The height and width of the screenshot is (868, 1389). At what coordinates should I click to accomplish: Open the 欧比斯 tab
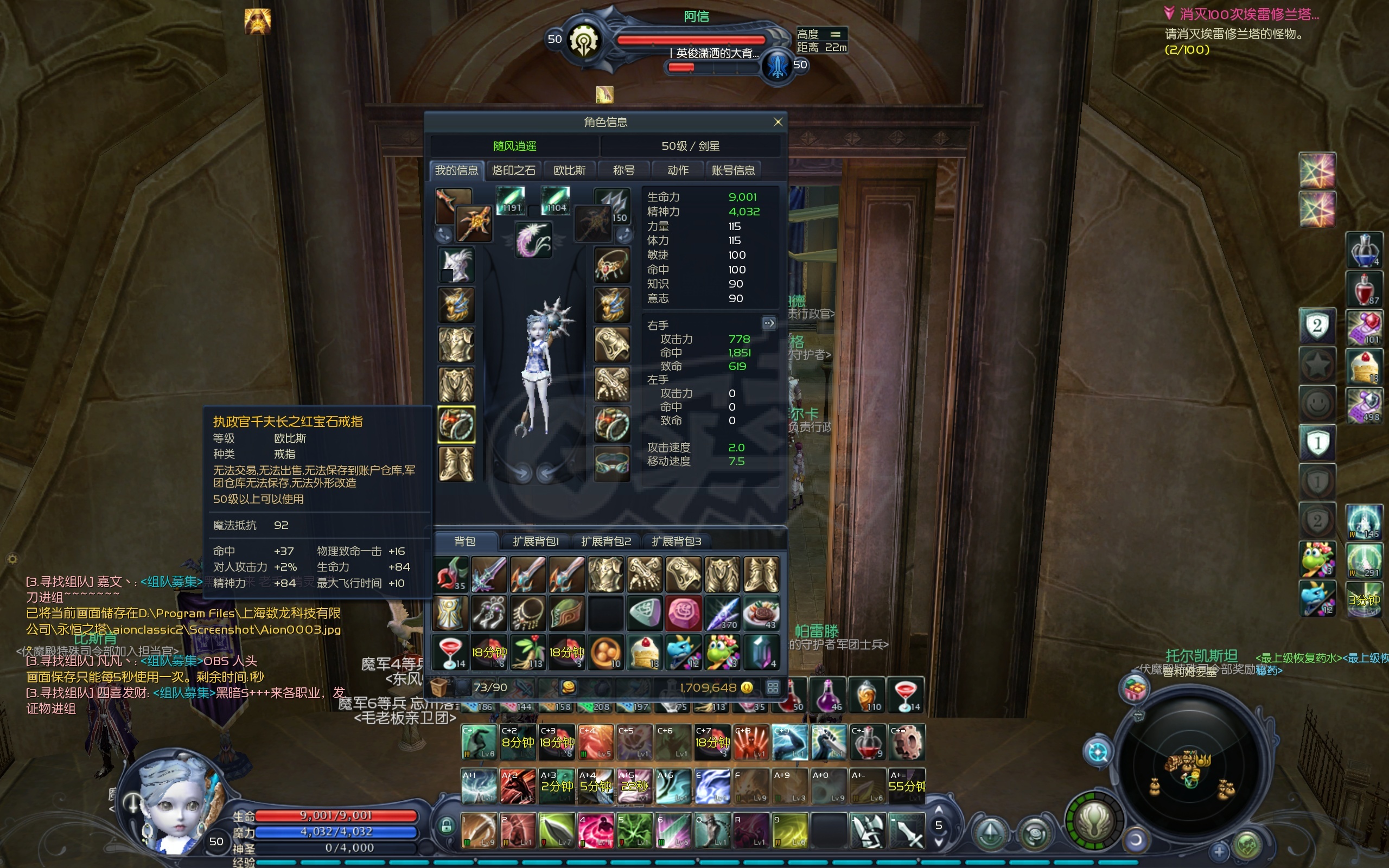click(x=569, y=170)
